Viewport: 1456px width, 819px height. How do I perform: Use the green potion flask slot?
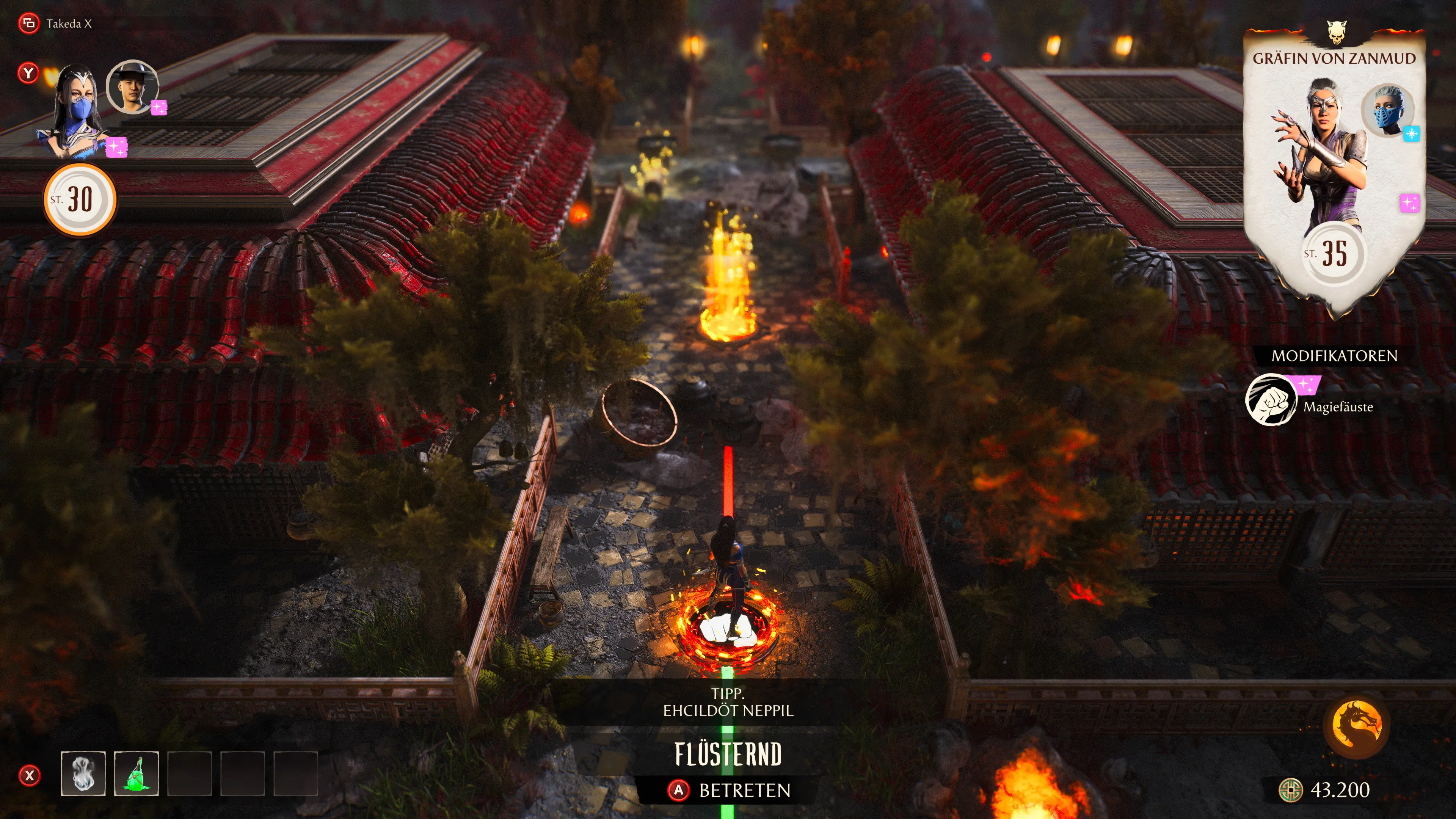pyautogui.click(x=136, y=773)
